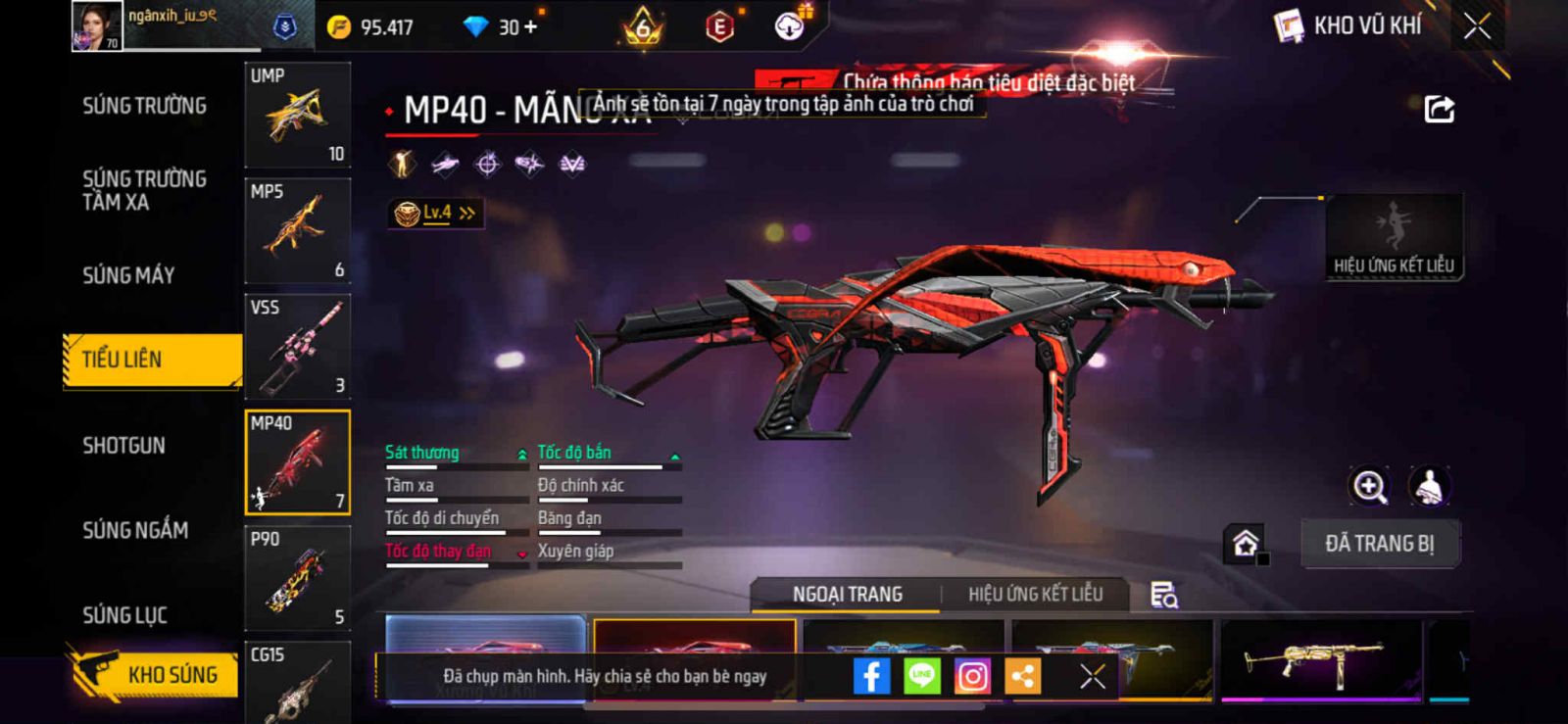
Task: Select the SÚNG TRƯỜNG weapon category
Action: [x=144, y=106]
